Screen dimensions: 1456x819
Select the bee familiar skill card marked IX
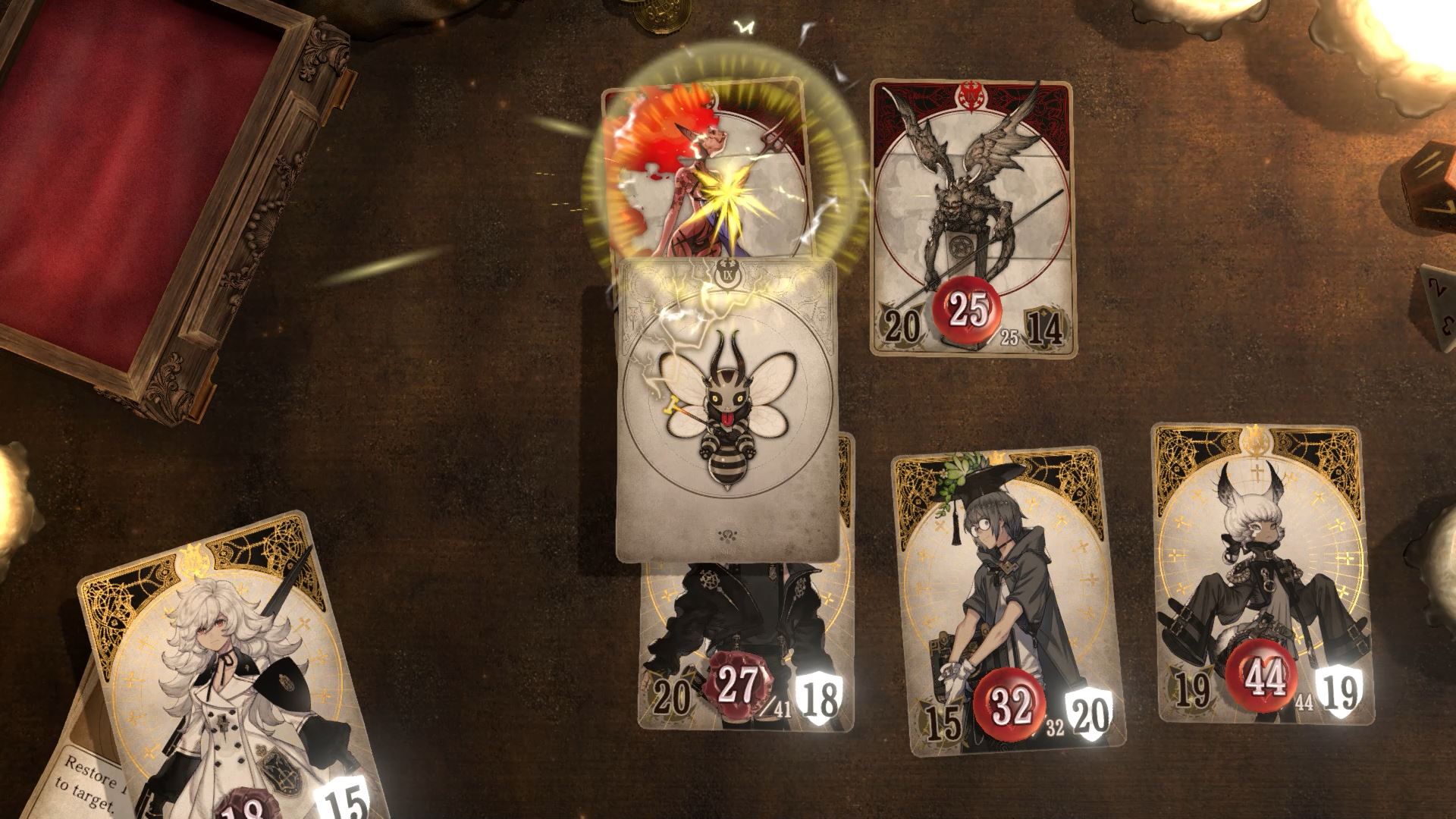726,409
